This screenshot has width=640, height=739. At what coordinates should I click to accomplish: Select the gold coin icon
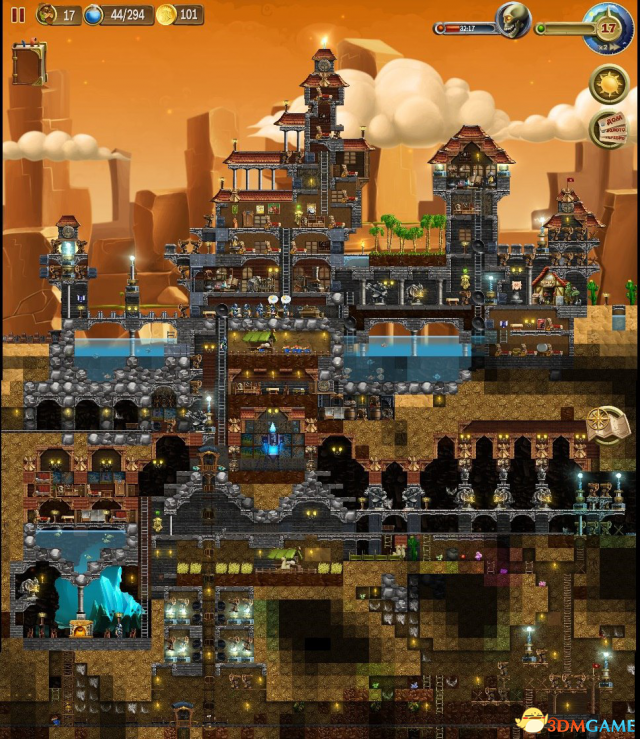[x=166, y=15]
